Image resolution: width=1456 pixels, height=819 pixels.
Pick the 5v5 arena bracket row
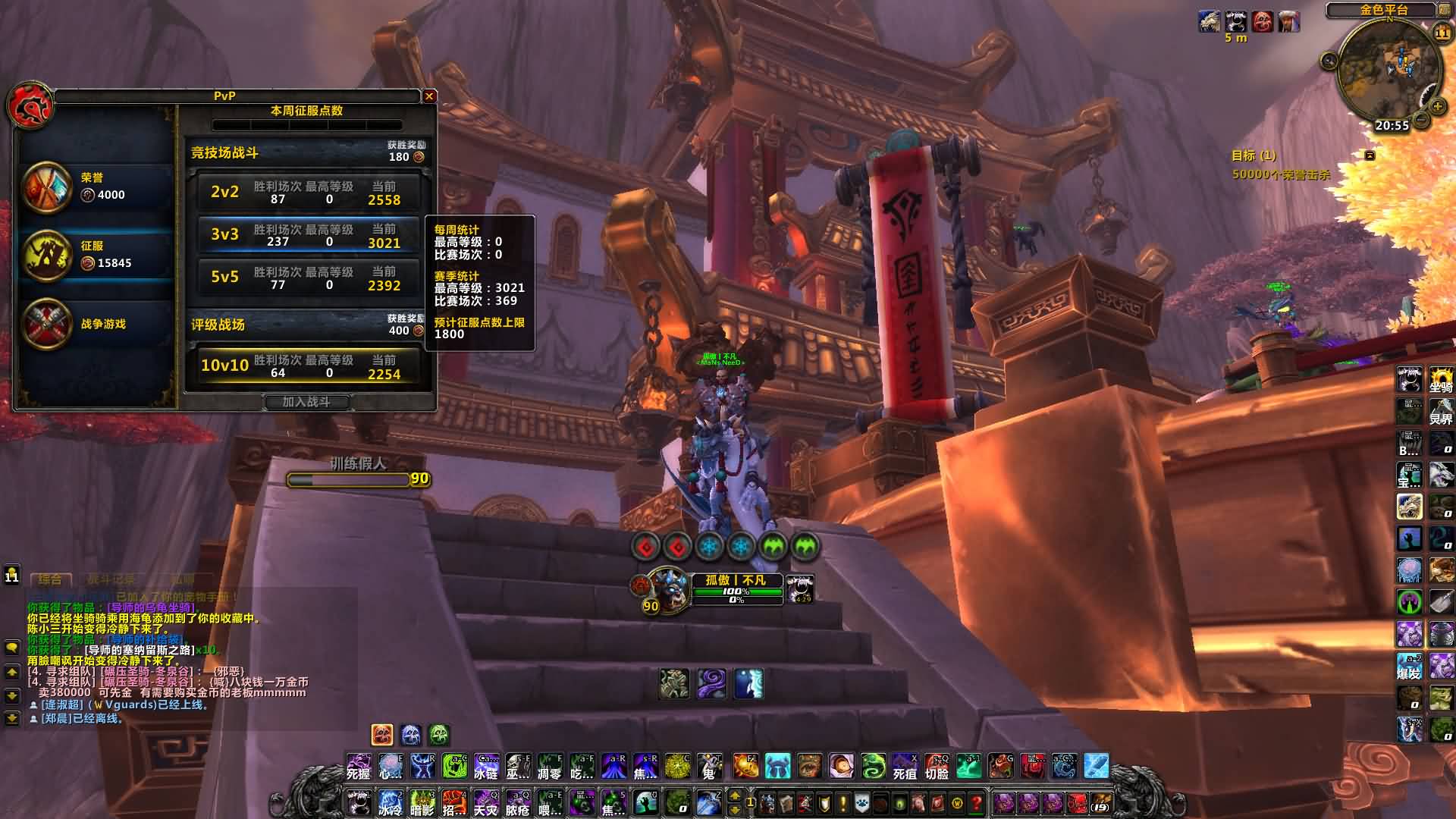tap(307, 278)
